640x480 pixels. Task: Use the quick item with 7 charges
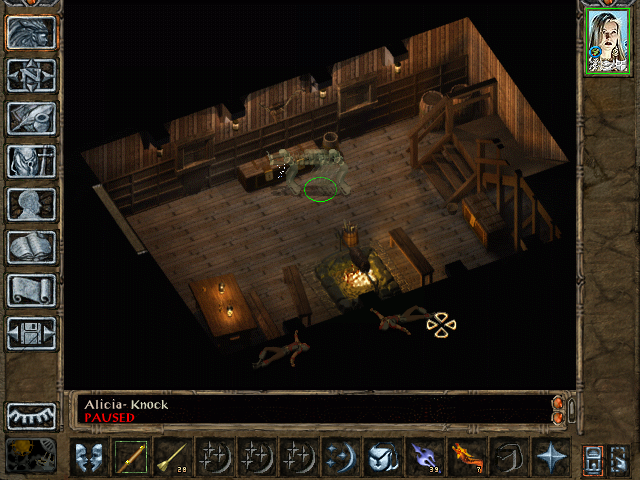[x=466, y=456]
